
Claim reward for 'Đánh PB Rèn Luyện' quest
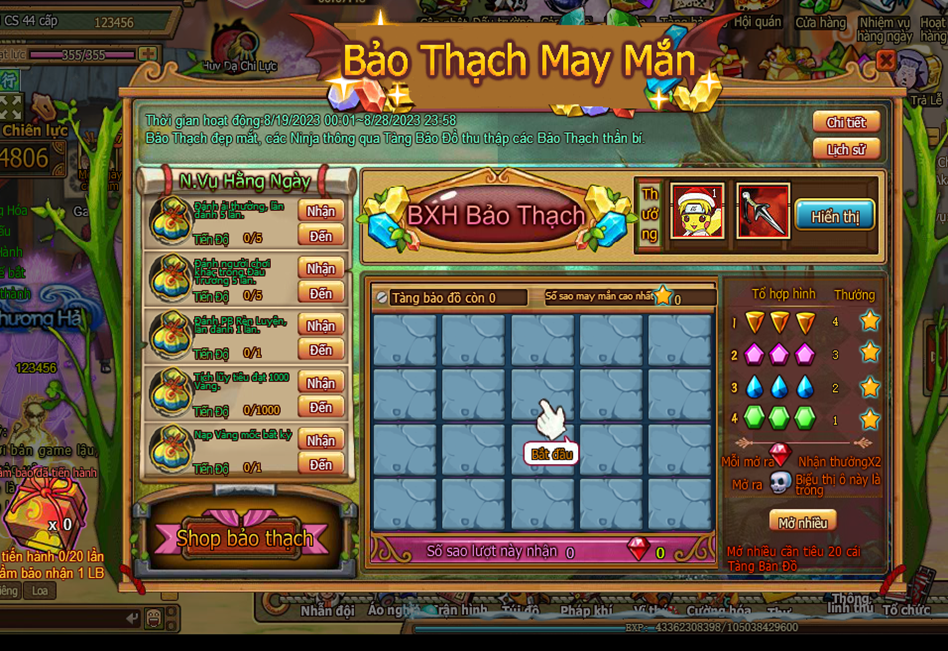click(321, 326)
